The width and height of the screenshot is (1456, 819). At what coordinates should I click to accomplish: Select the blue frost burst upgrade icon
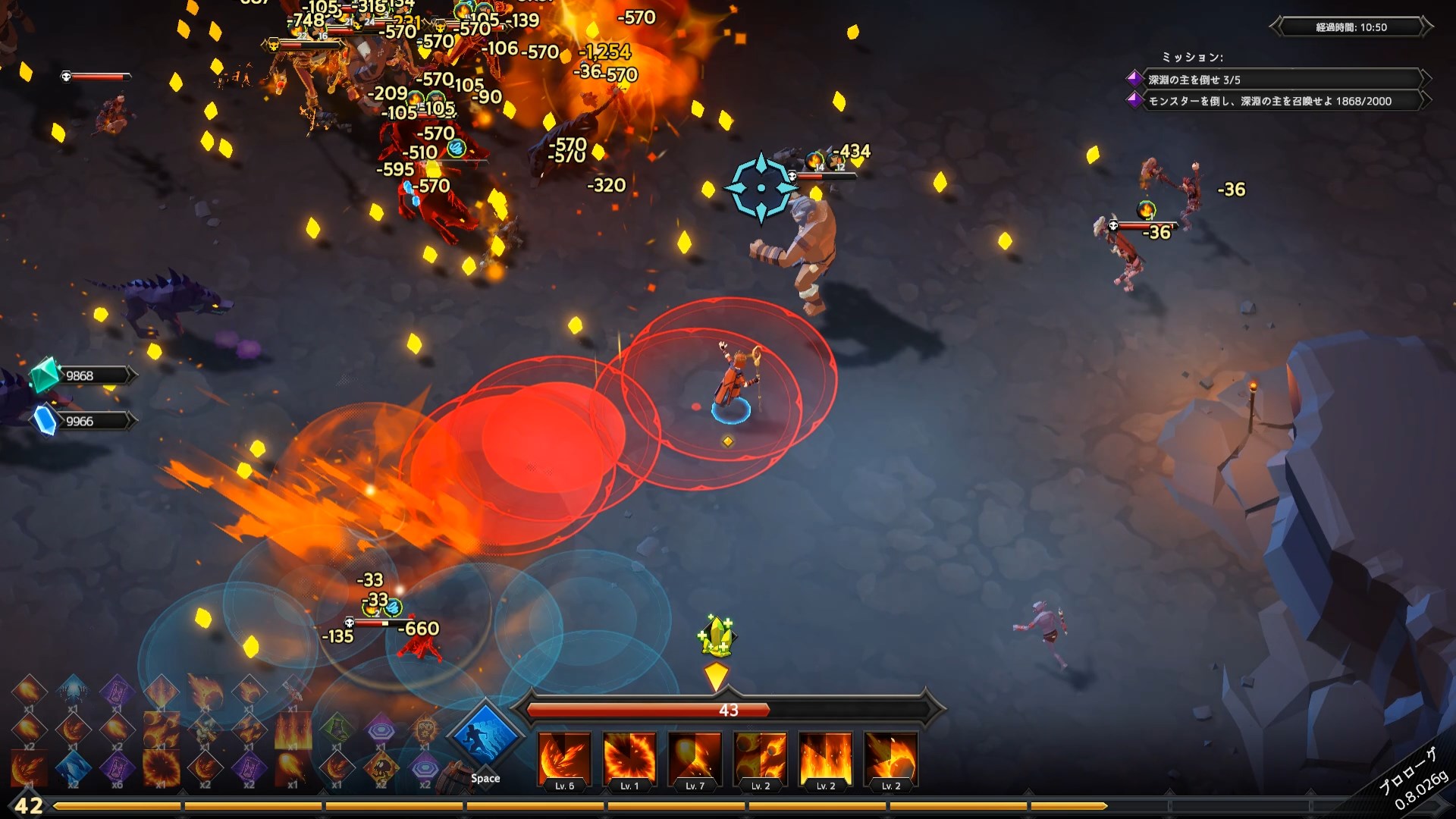point(73,690)
